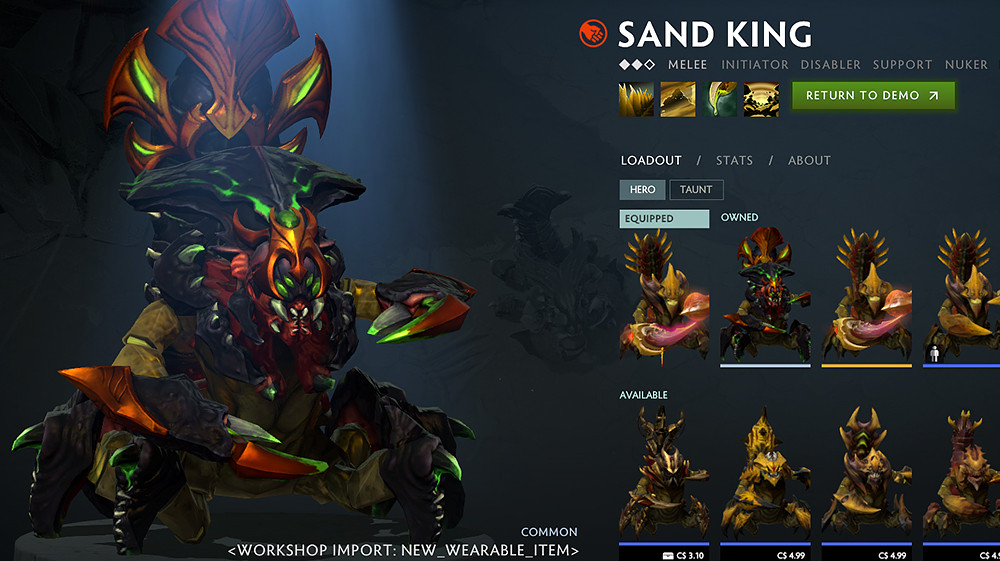Choose the Hero loadout category
The height and width of the screenshot is (561, 1000).
pyautogui.click(x=642, y=189)
